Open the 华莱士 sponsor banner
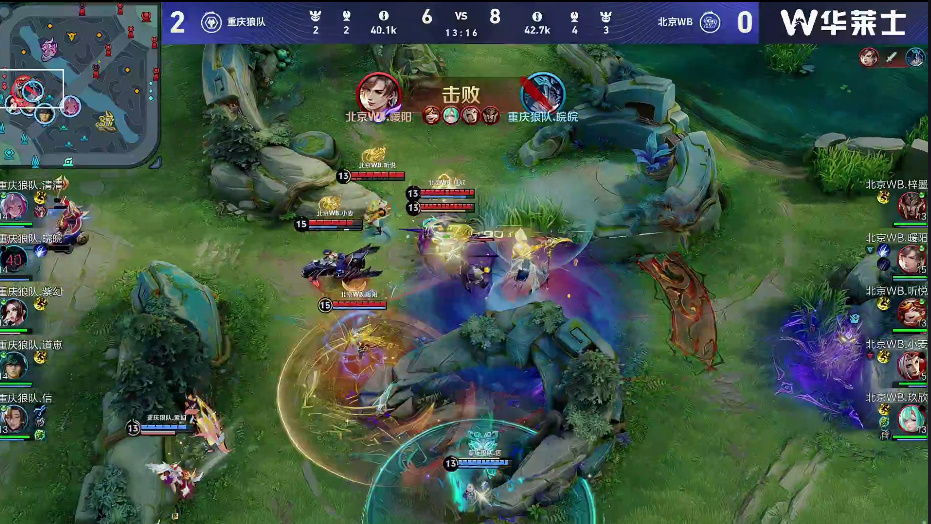931x524 pixels. pyautogui.click(x=843, y=22)
